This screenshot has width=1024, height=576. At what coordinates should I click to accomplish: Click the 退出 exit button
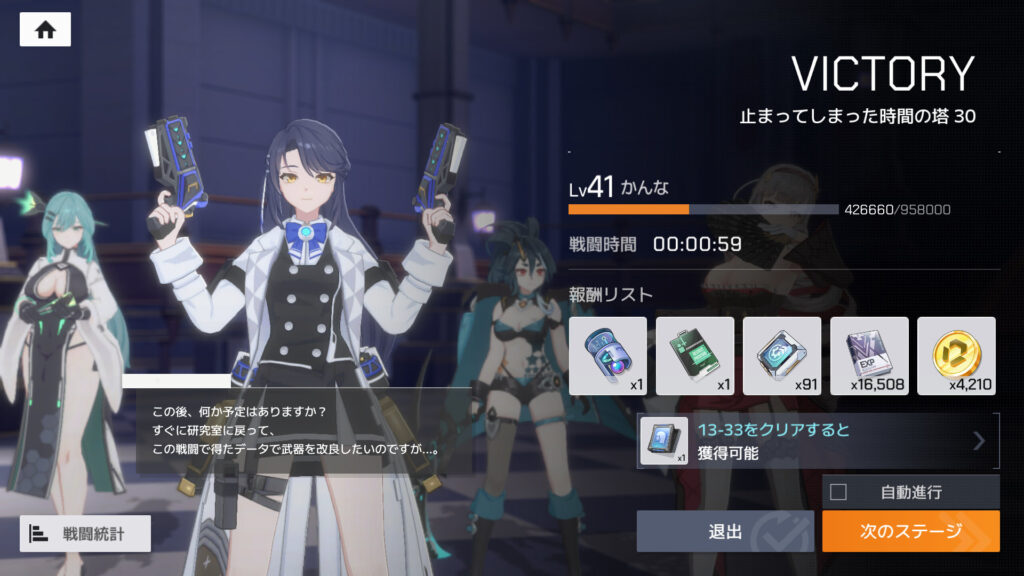(x=725, y=531)
